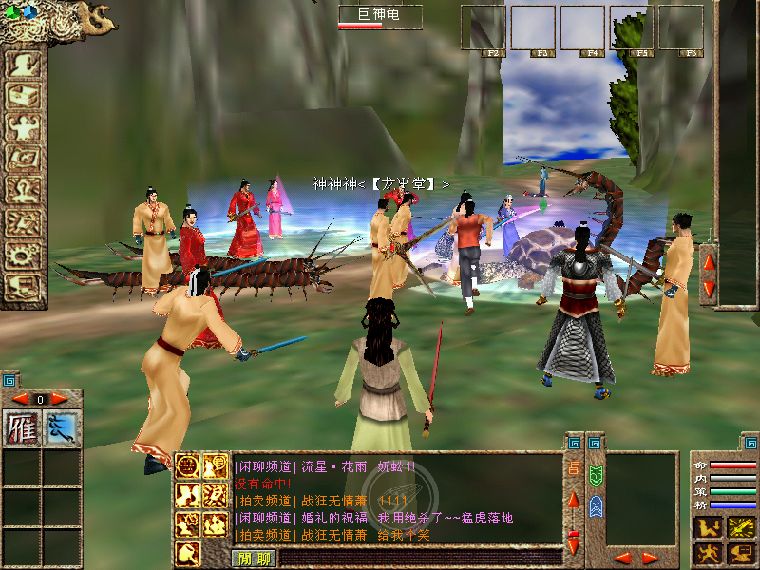Activate the golden sword slash action icon
This screenshot has width=760, height=570.
pos(741,526)
